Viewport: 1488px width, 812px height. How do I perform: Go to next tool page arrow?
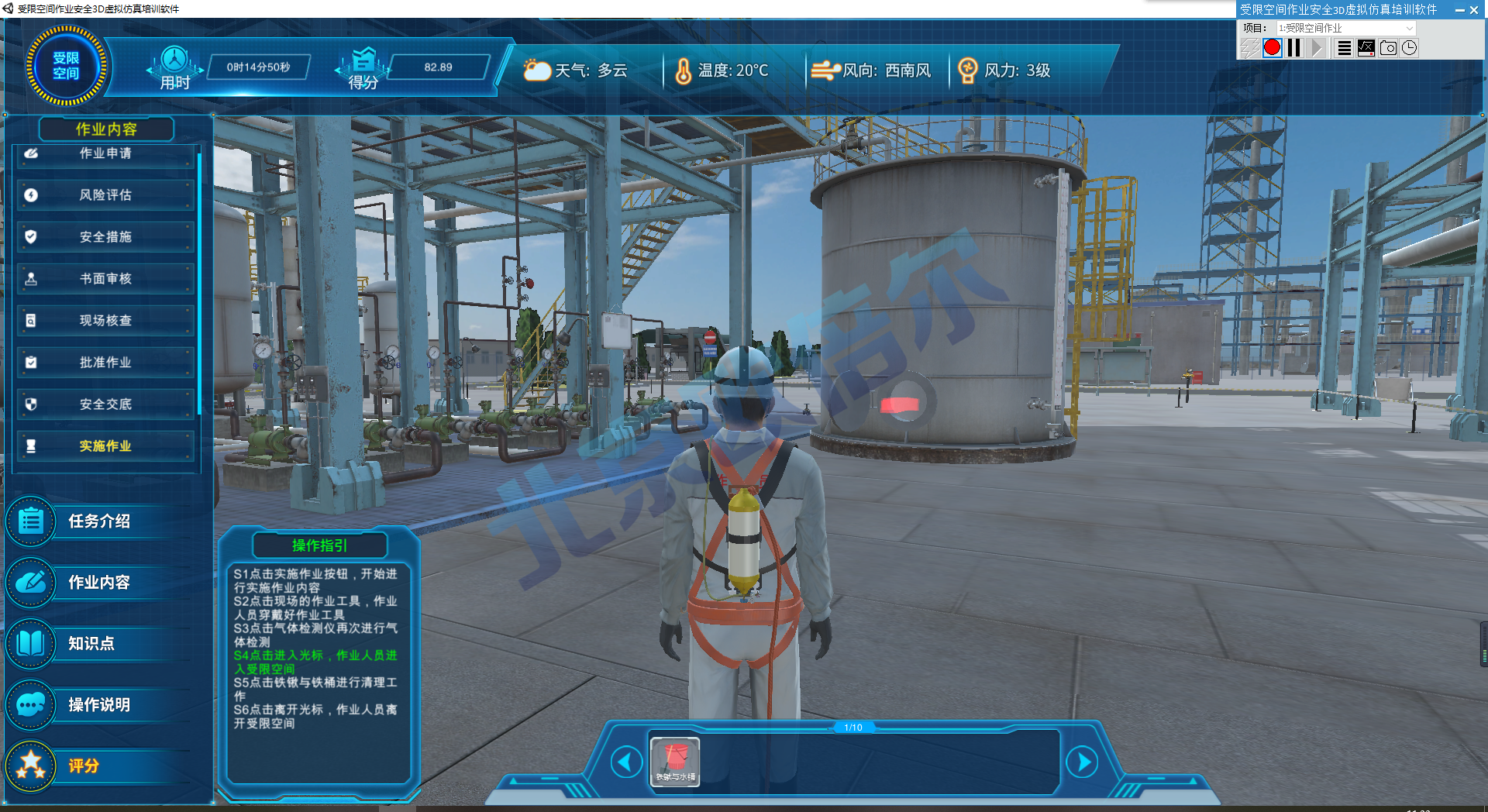[x=1083, y=762]
